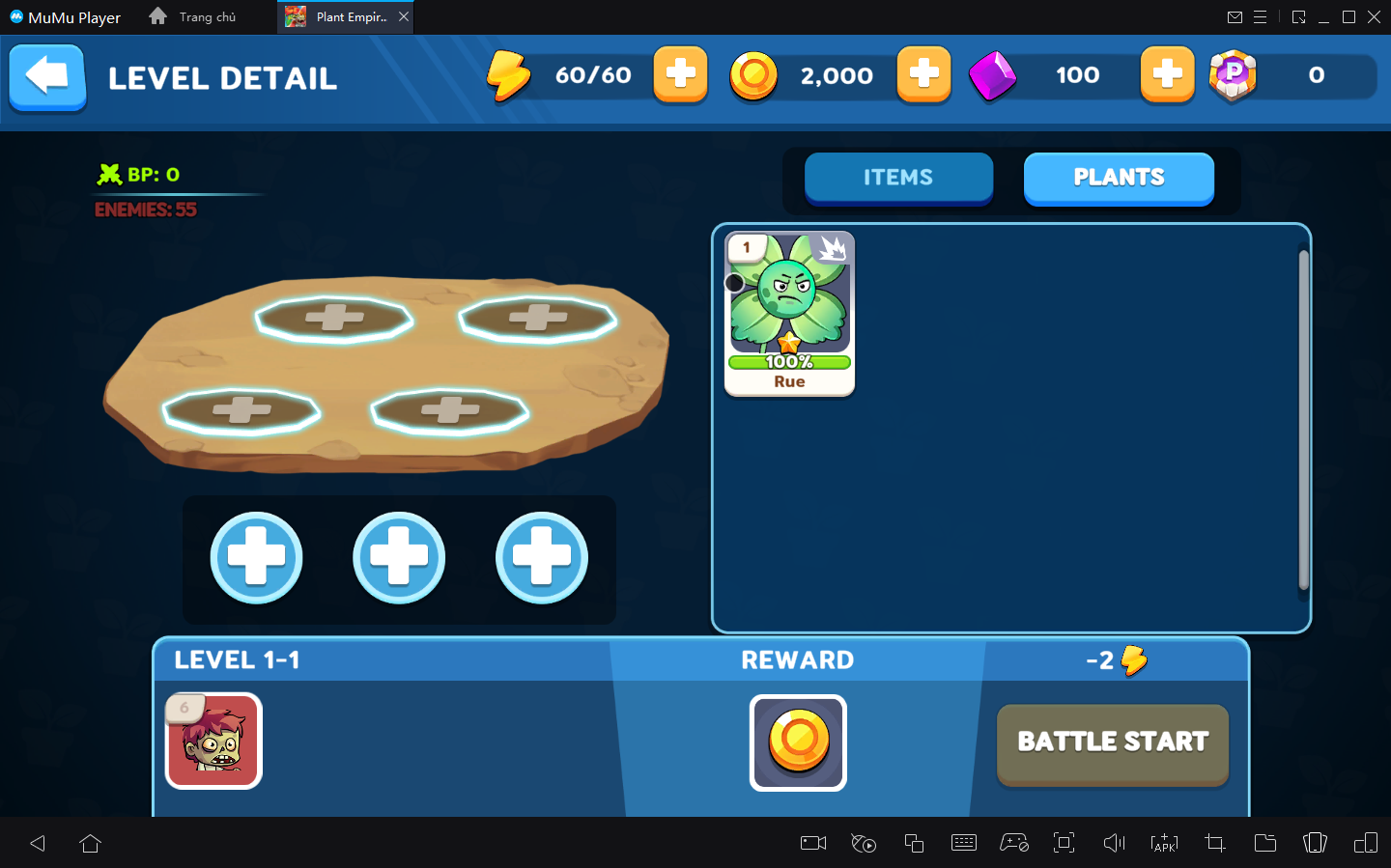The width and height of the screenshot is (1391, 868).
Task: Go back using the arrow button
Action: (47, 77)
